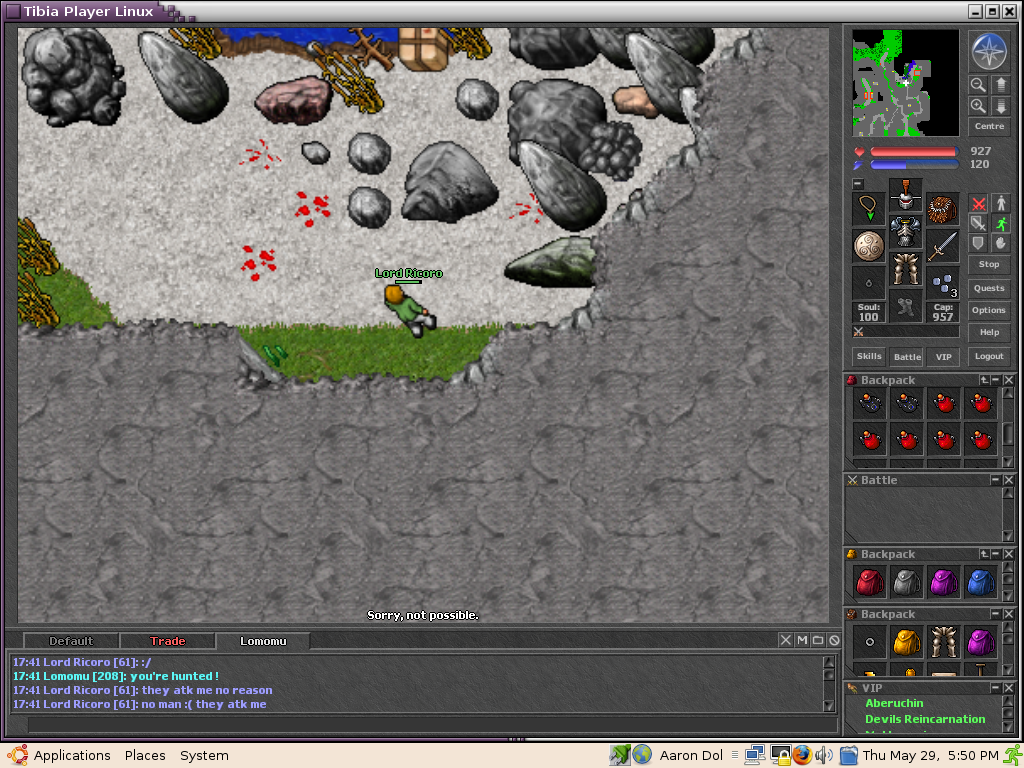Switch to the Trade chat tab

coord(168,641)
